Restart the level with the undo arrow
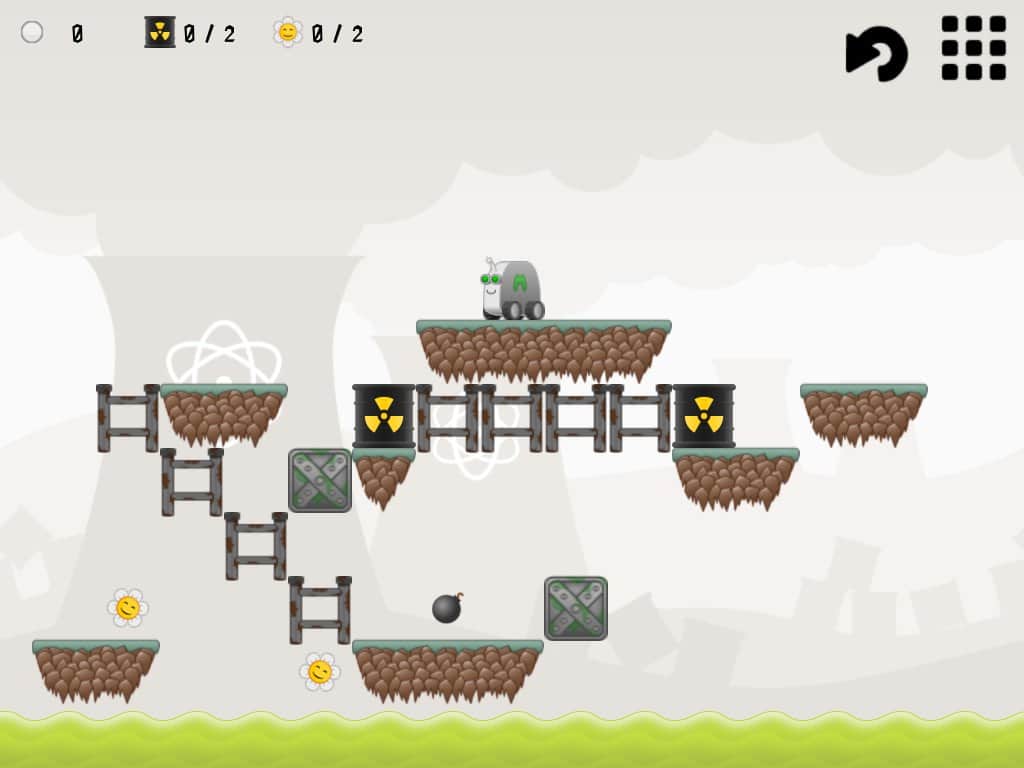This screenshot has height=768, width=1024. click(x=876, y=52)
